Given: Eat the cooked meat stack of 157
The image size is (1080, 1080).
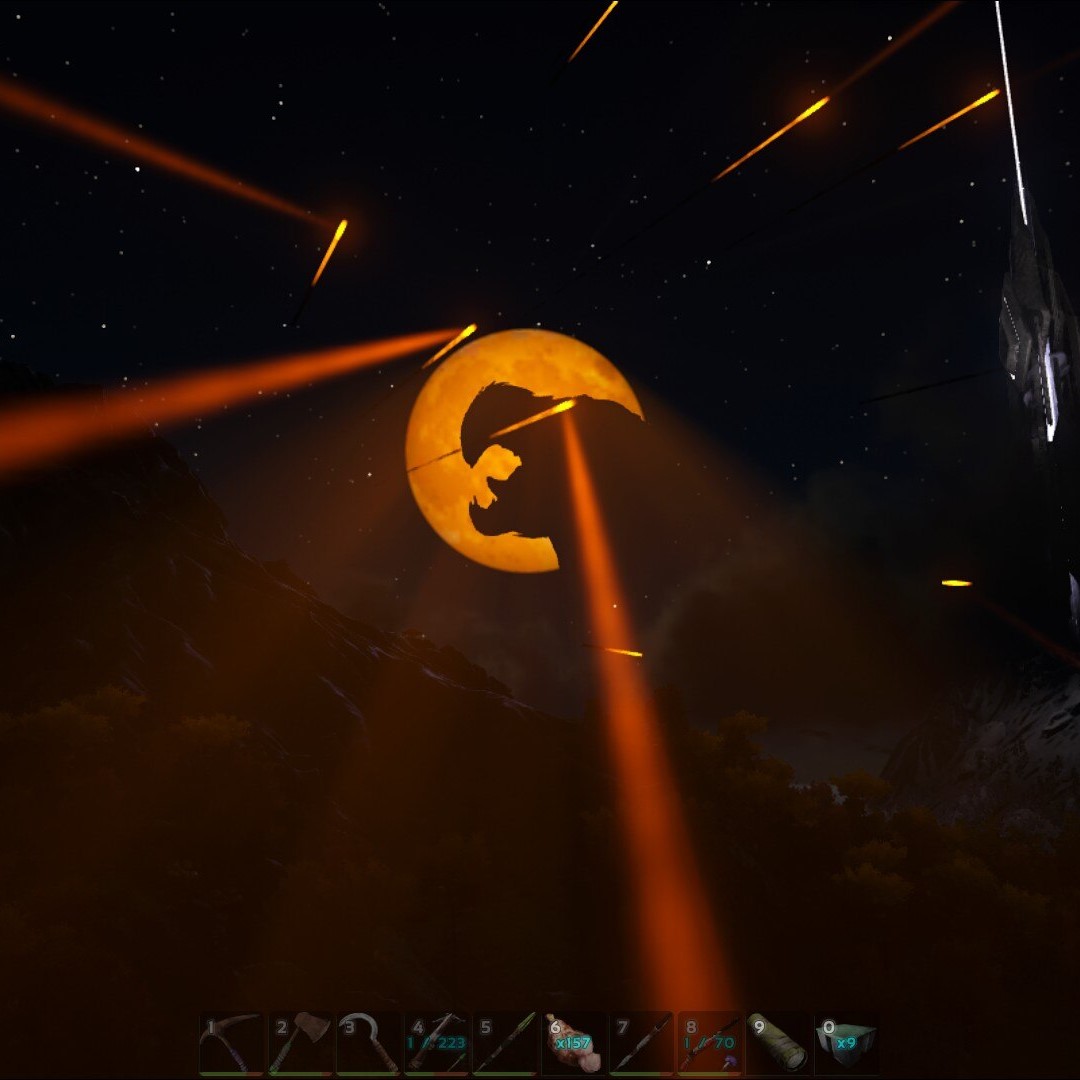Looking at the screenshot, I should (x=574, y=1042).
